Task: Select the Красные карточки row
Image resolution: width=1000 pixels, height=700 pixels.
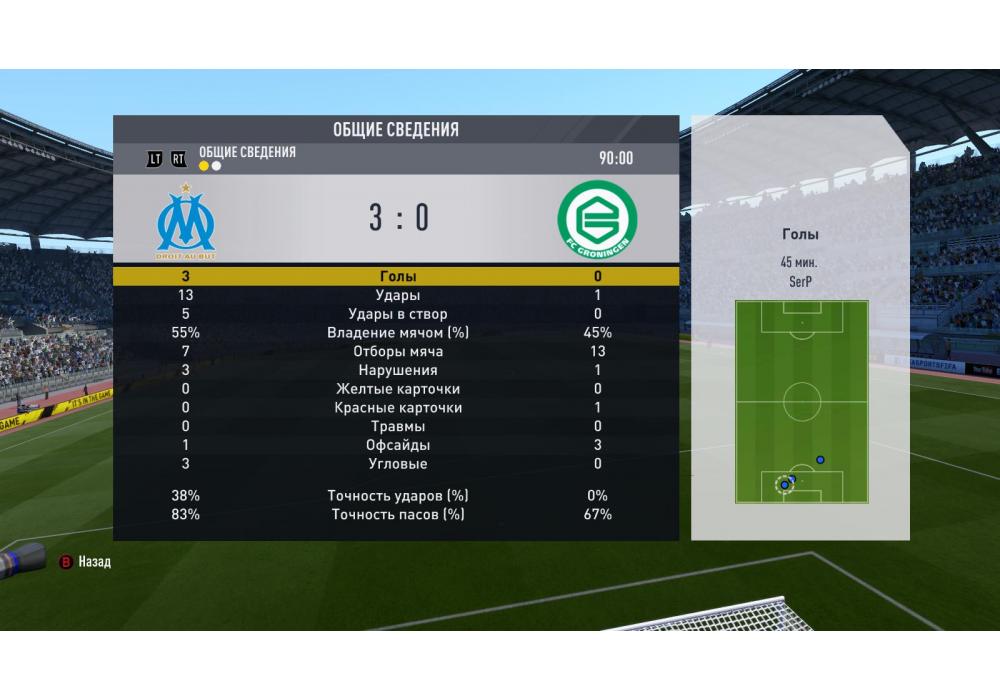Action: [x=397, y=408]
